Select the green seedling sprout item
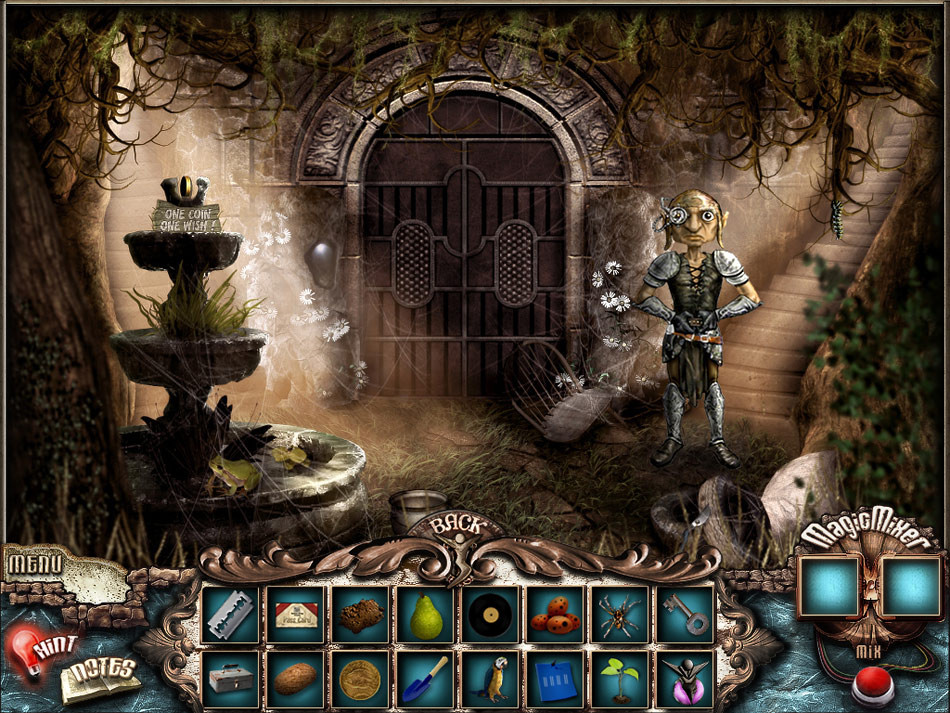The image size is (950, 713). pos(620,679)
